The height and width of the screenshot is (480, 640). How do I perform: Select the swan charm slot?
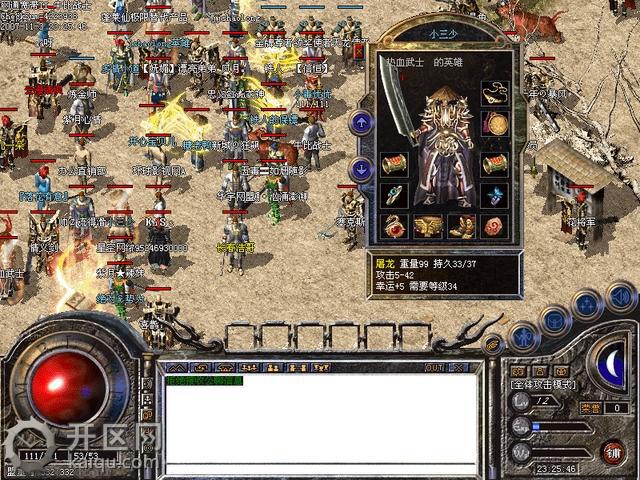pos(396,226)
